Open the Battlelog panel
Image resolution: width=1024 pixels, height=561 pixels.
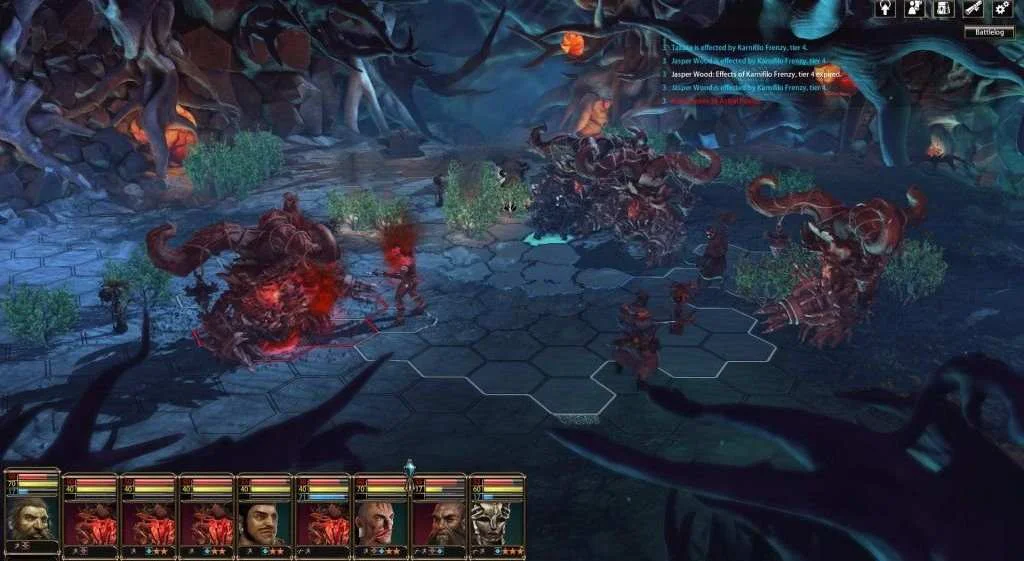[988, 32]
